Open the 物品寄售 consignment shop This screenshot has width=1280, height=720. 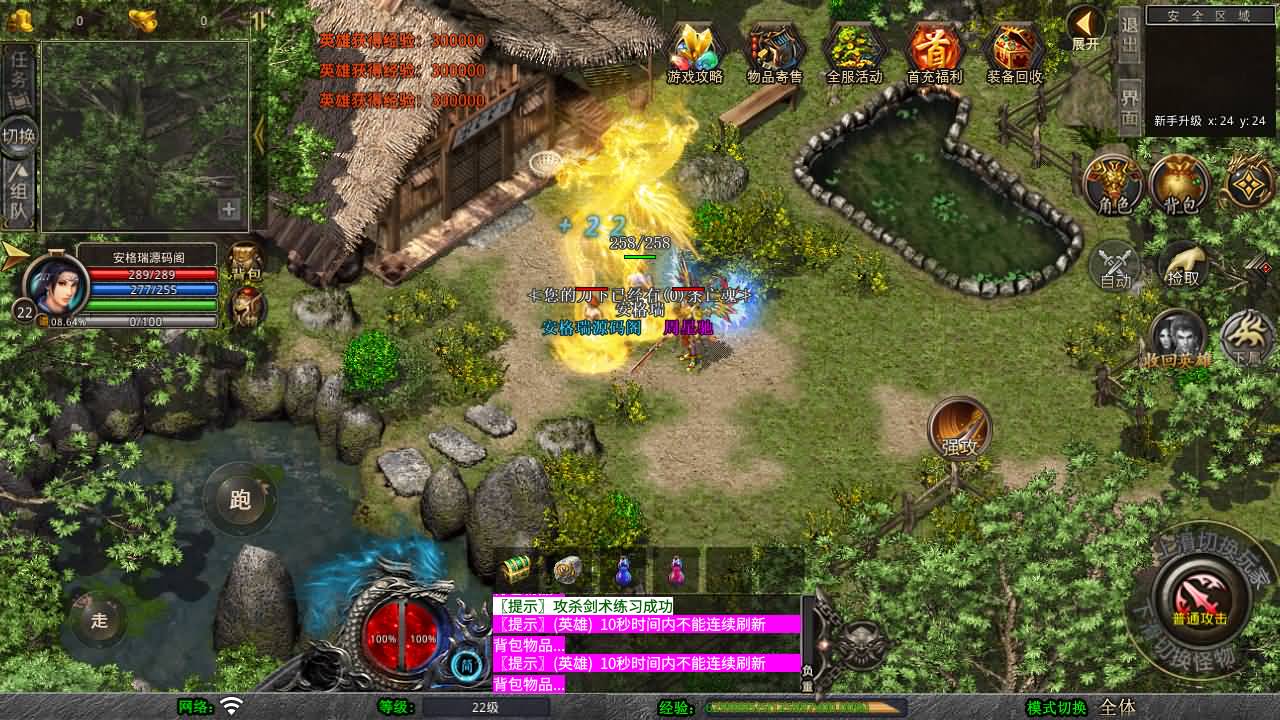[x=775, y=50]
